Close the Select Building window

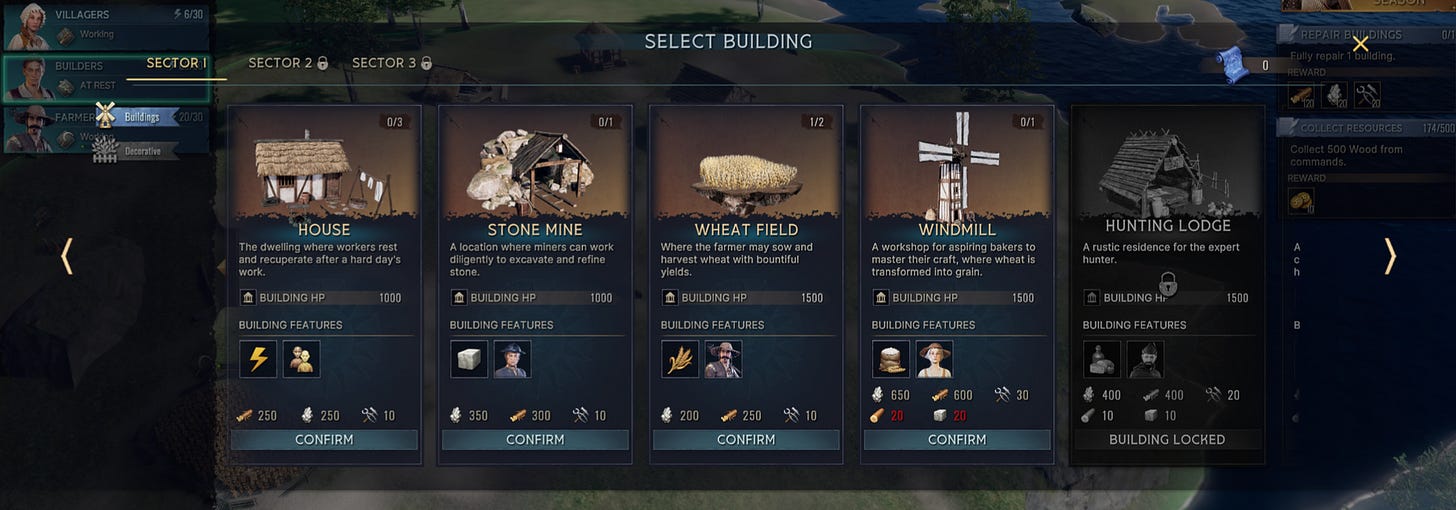pyautogui.click(x=1360, y=44)
